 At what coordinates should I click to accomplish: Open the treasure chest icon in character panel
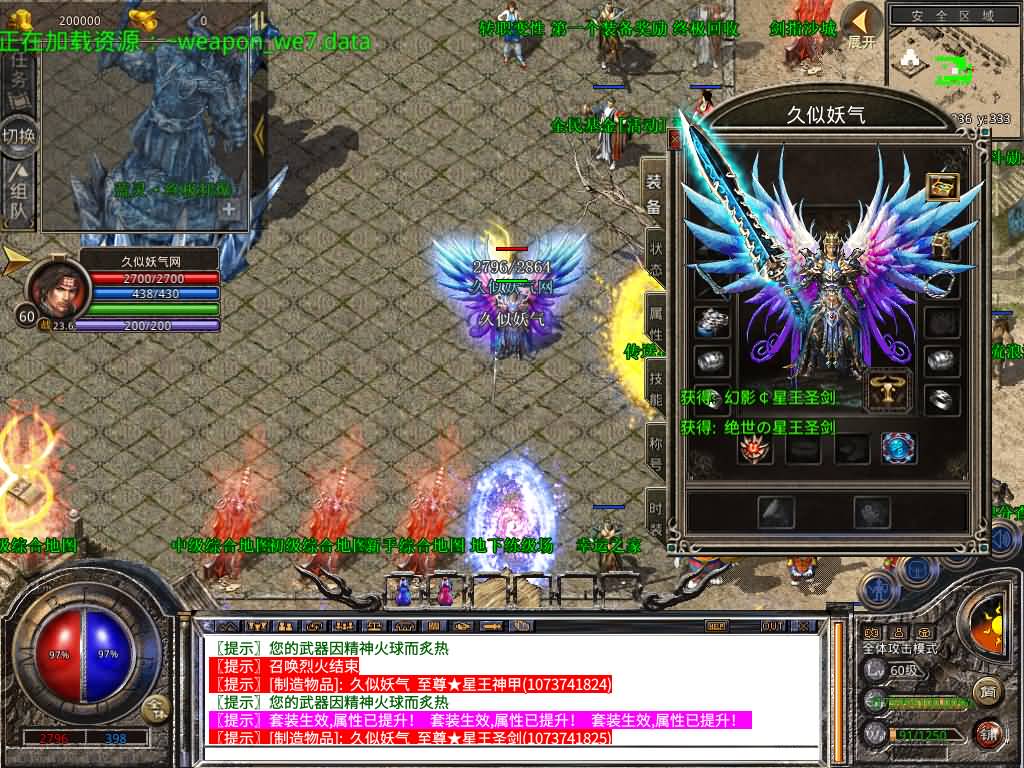(x=942, y=186)
